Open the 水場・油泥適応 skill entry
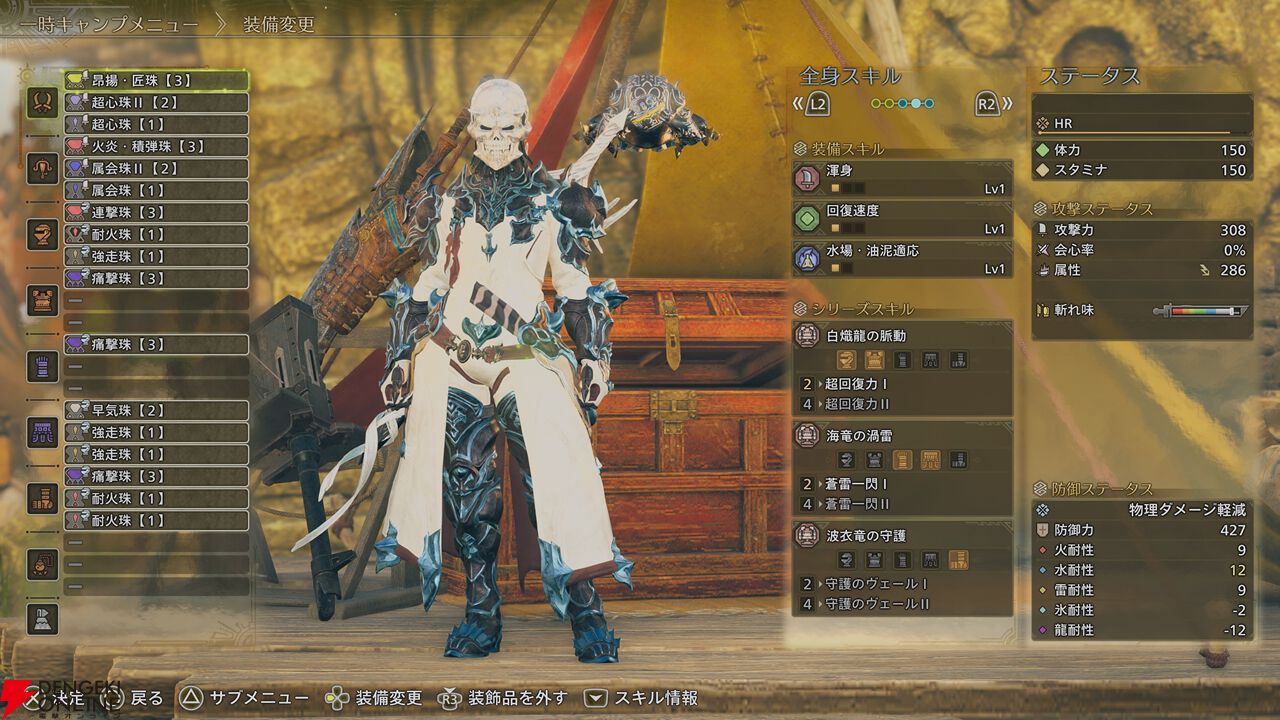Image resolution: width=1280 pixels, height=720 pixels. (902, 259)
